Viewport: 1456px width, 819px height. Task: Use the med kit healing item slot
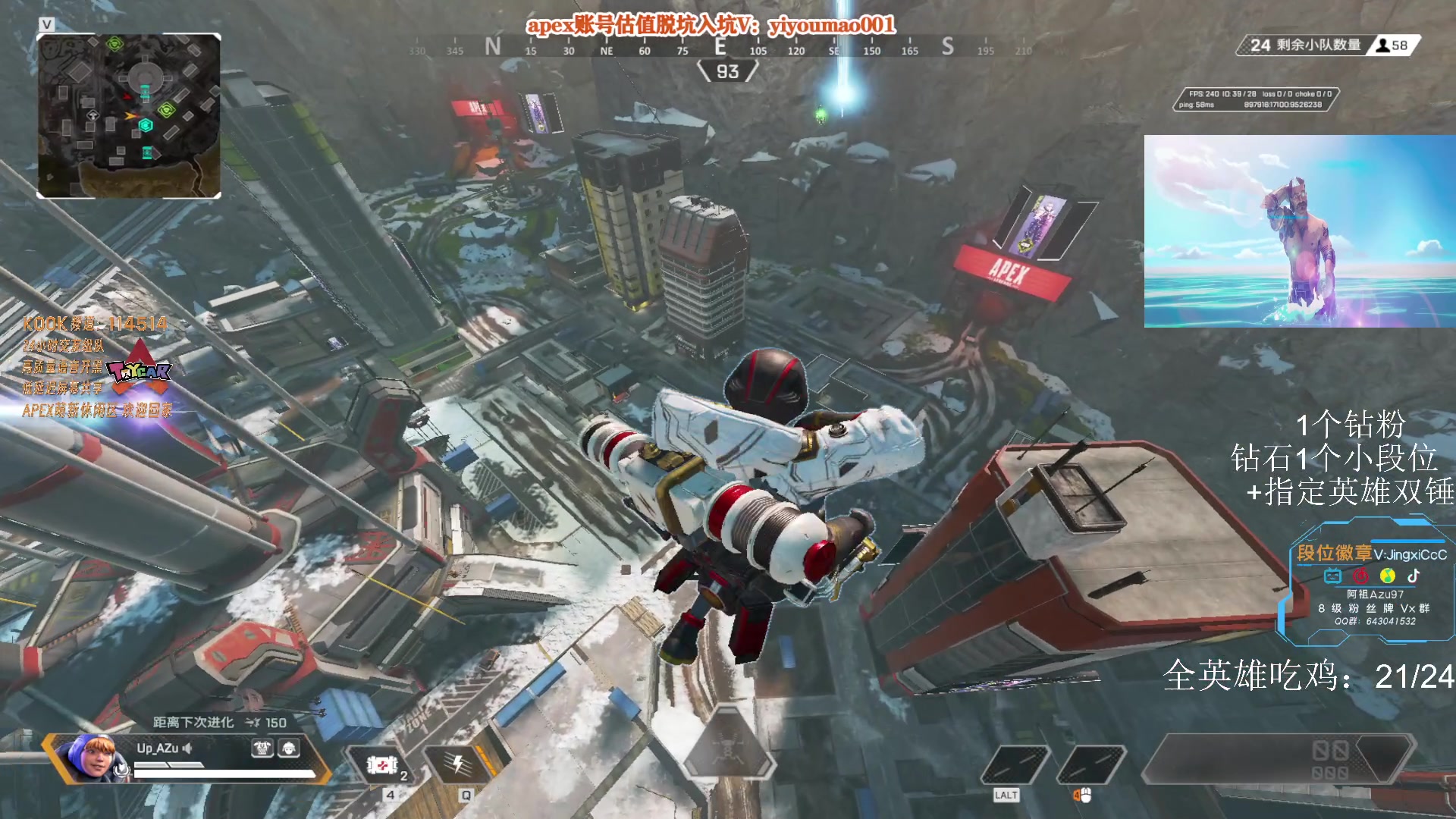click(383, 766)
